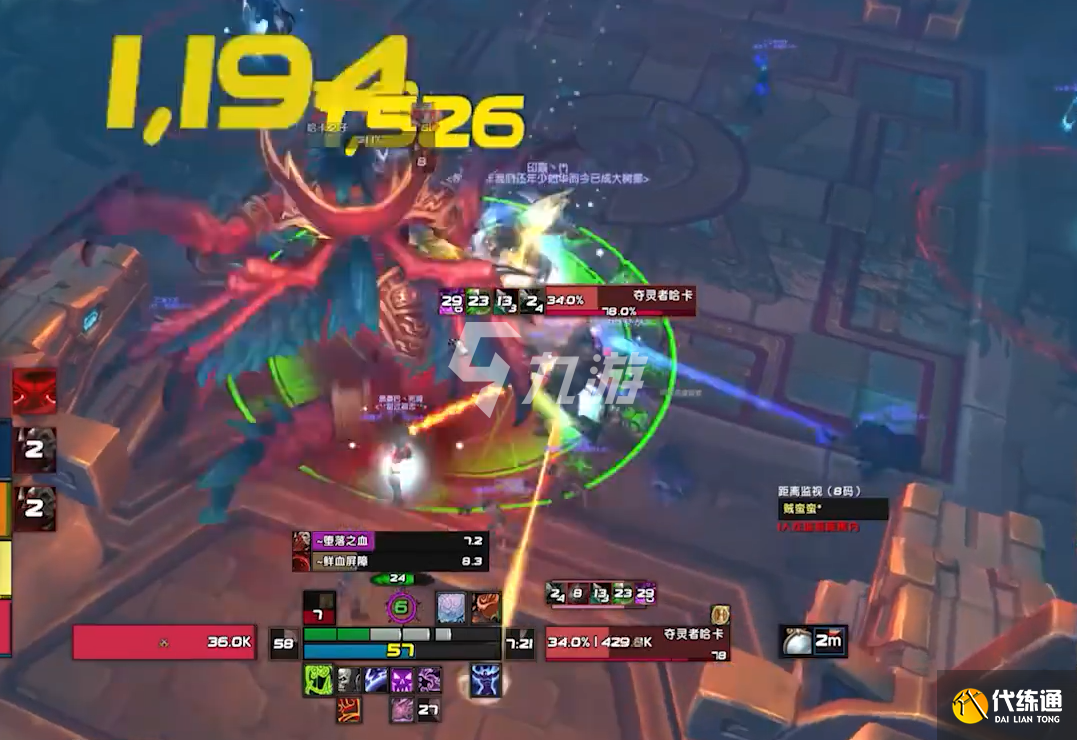Select the orange rose icon
The width and height of the screenshot is (1077, 740).
(x=486, y=606)
